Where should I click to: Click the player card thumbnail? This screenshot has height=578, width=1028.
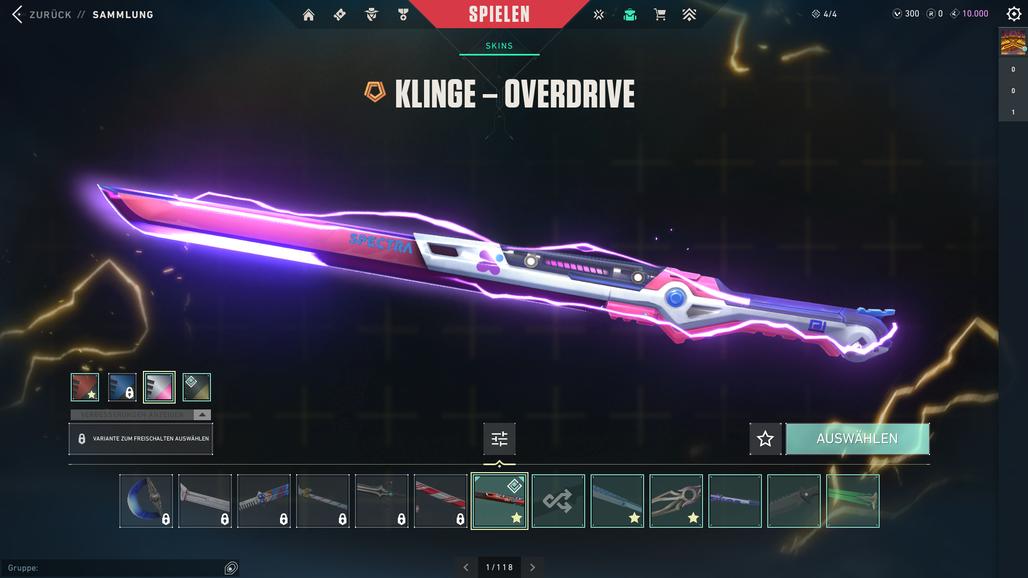(x=1012, y=41)
